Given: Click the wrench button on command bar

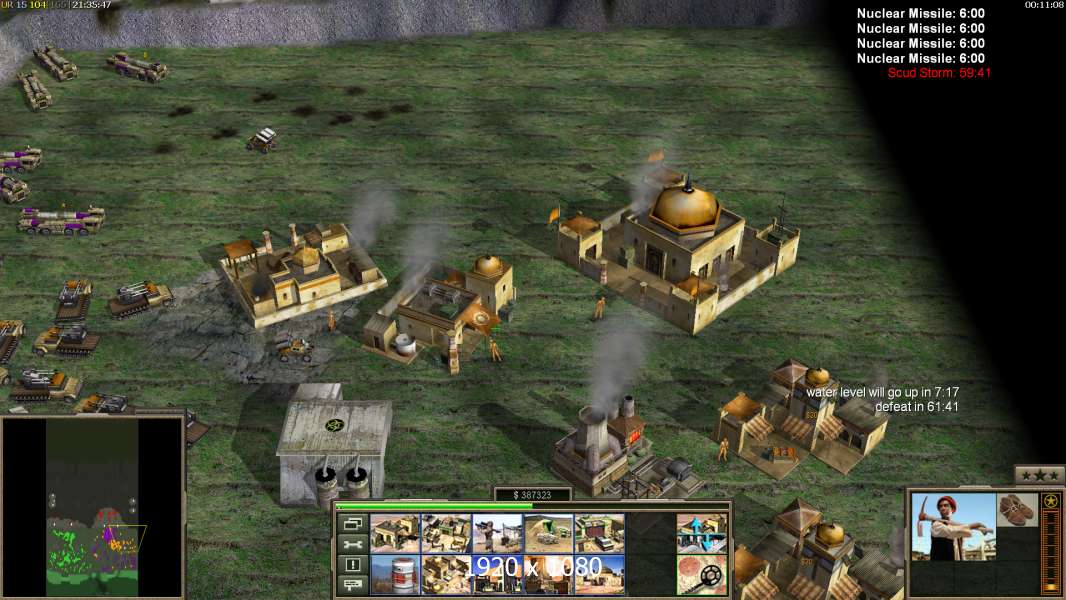Looking at the screenshot, I should click(351, 545).
